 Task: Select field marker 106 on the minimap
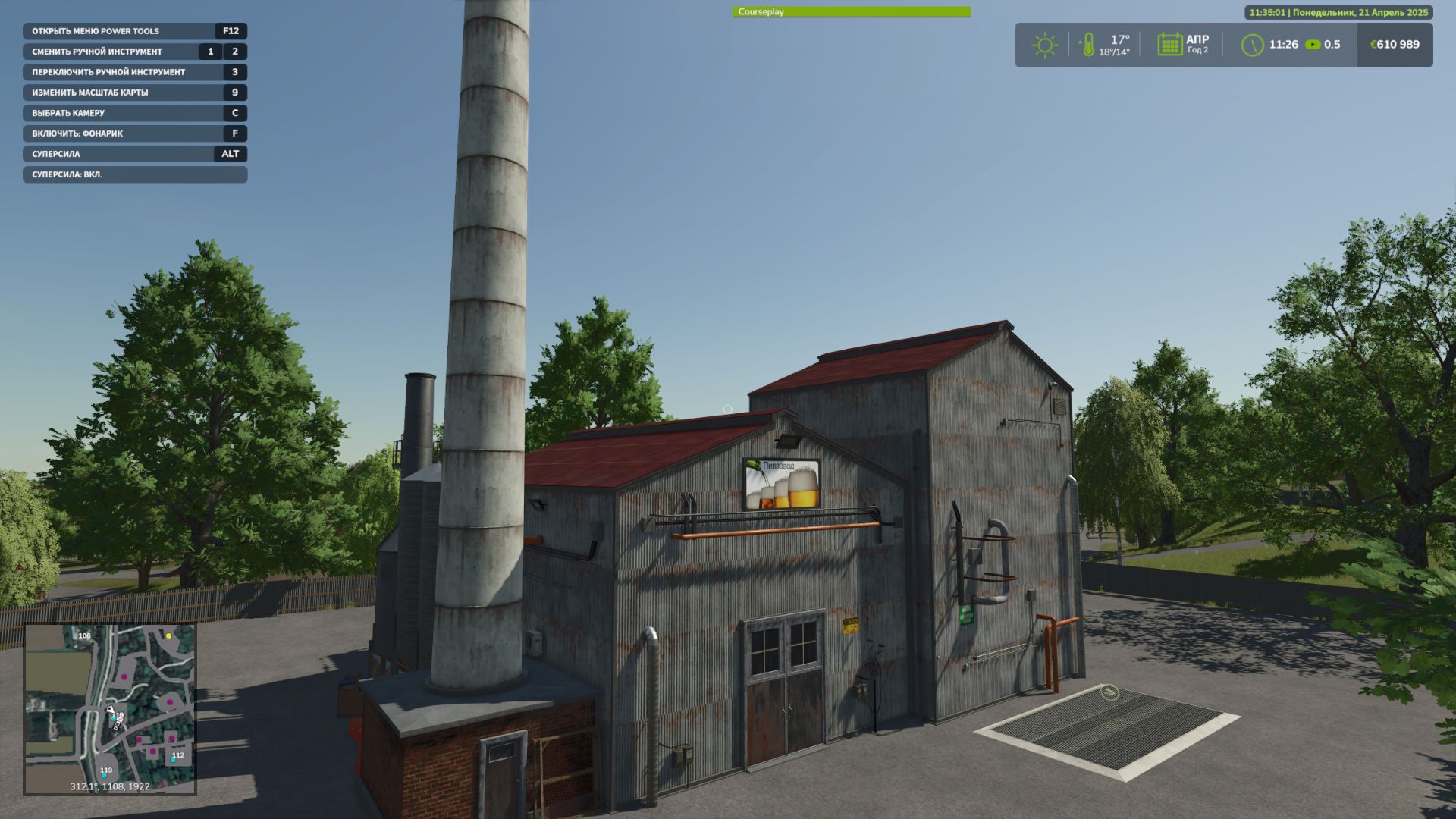pos(84,636)
